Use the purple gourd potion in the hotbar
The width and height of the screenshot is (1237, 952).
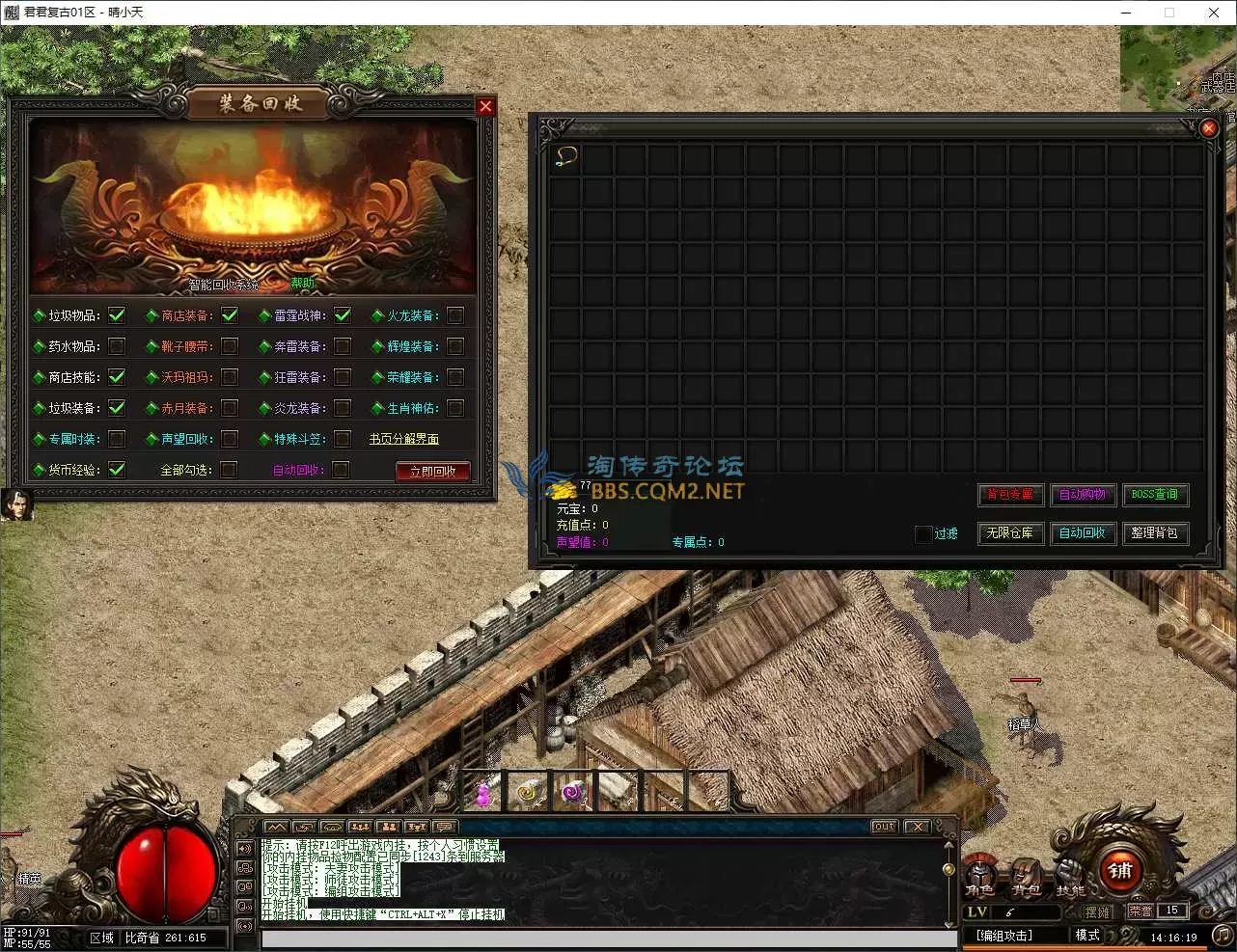[483, 794]
